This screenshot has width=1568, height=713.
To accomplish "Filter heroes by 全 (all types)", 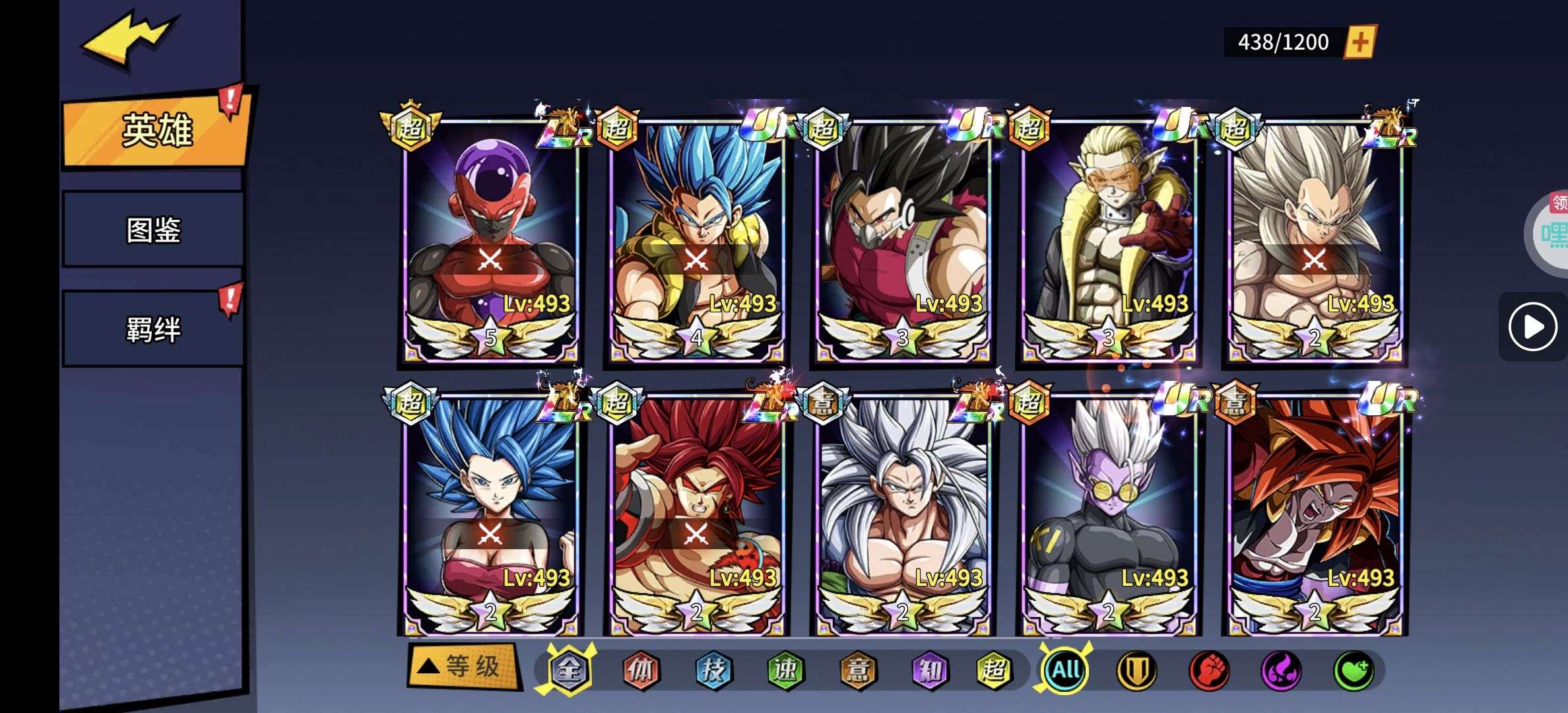I will point(569,670).
